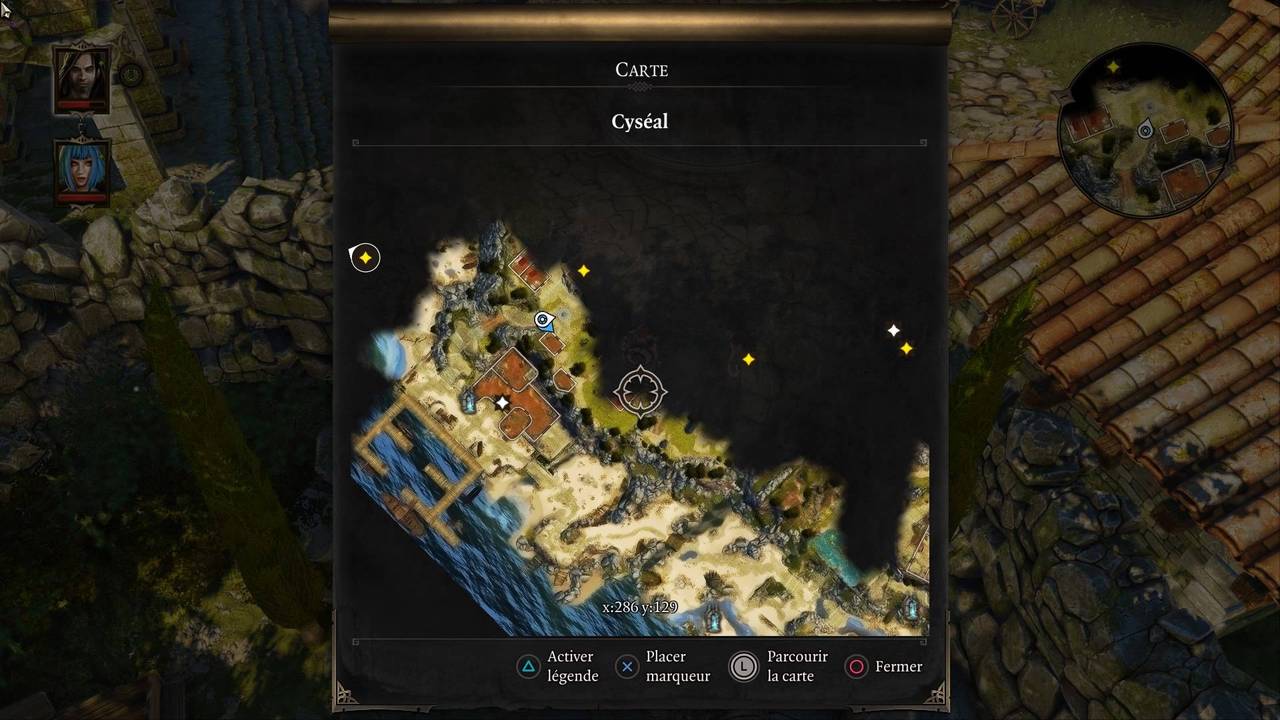
Task: Click the yellow star marker just below the white star
Action: click(906, 348)
